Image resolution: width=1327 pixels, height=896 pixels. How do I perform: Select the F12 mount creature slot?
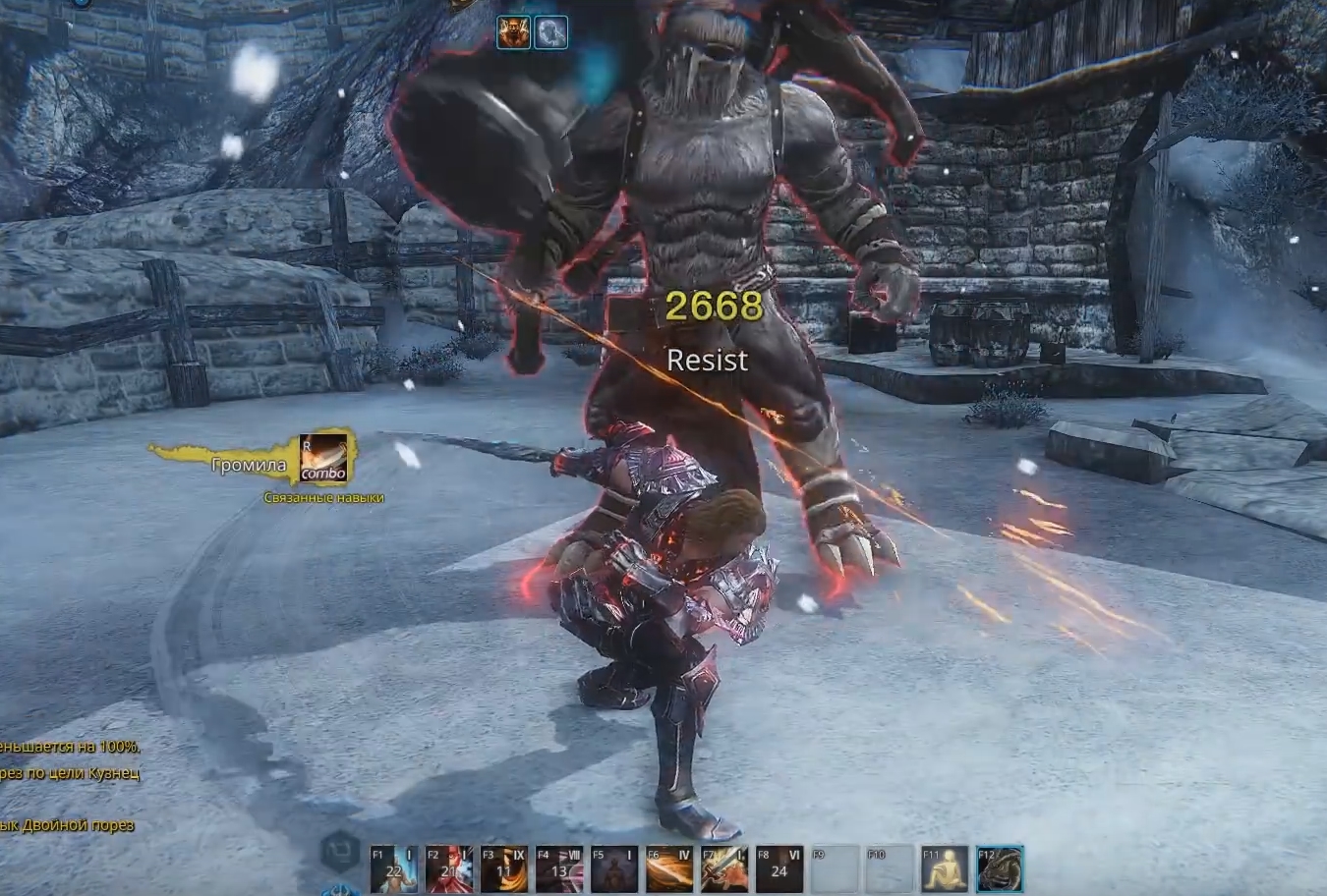[1001, 868]
